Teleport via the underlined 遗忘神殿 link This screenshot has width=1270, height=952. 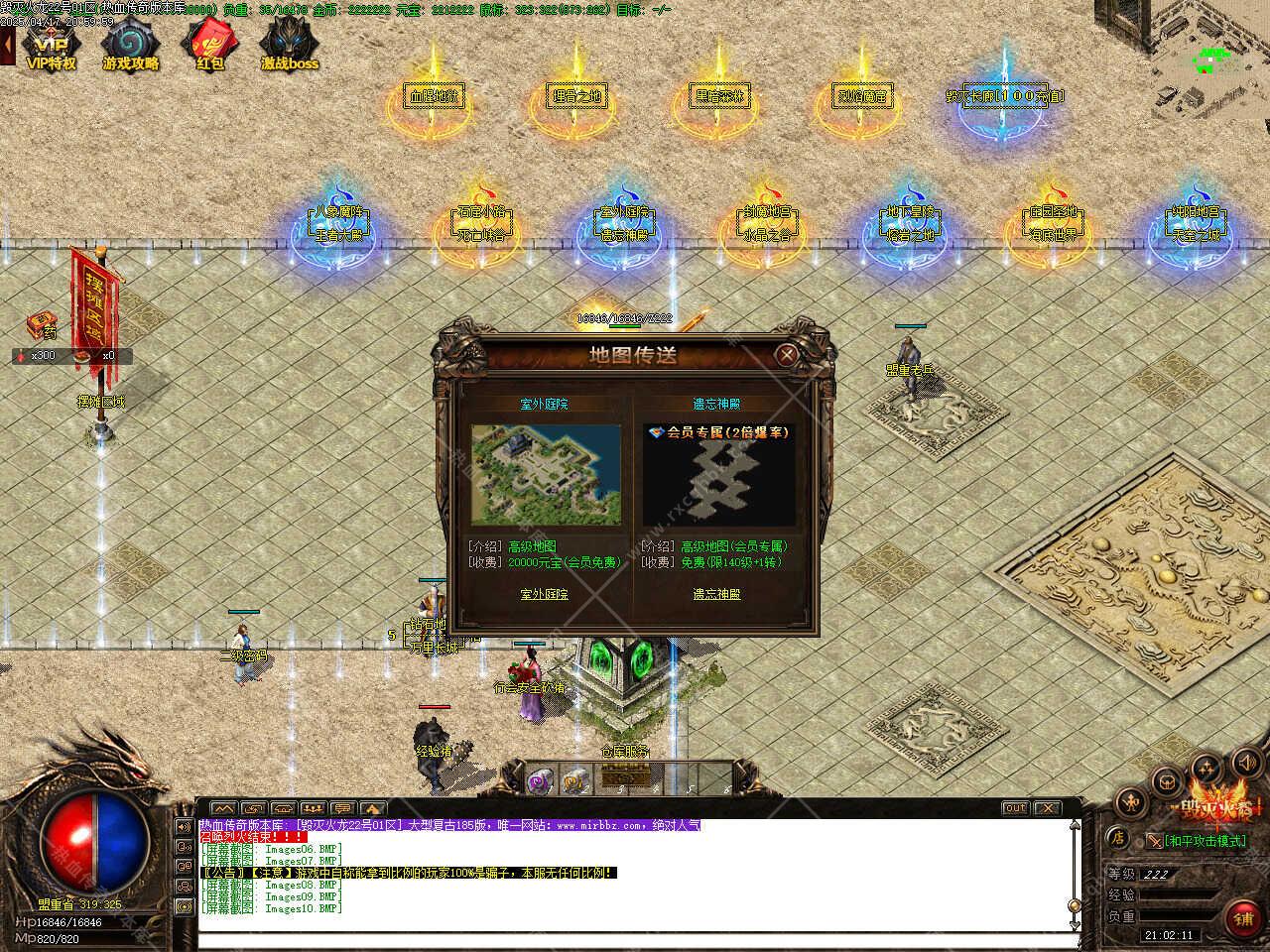click(x=716, y=594)
